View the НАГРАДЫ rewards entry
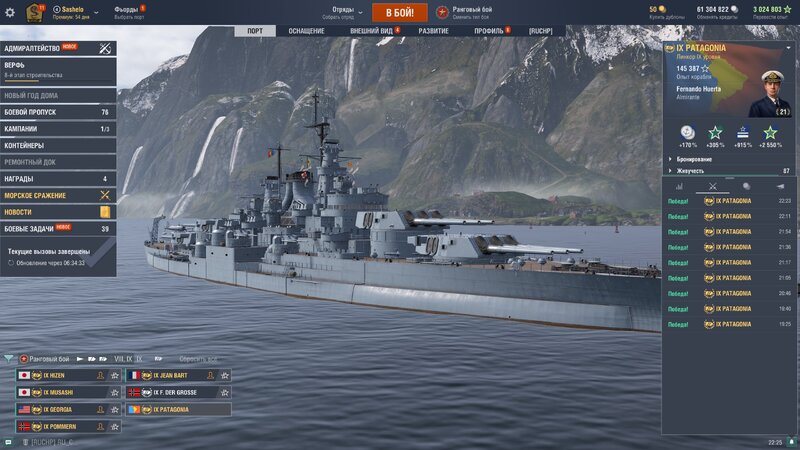Image resolution: width=800 pixels, height=450 pixels. tap(58, 178)
